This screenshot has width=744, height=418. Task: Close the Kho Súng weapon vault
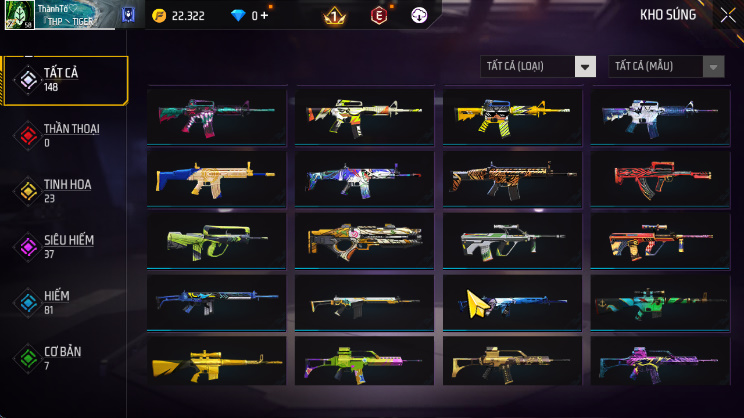coord(726,15)
